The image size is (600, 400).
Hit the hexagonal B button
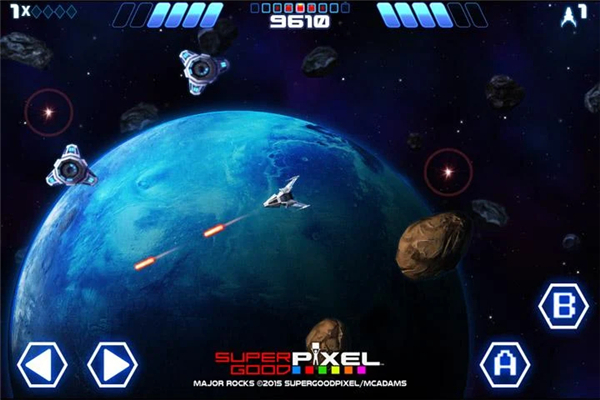tap(563, 306)
